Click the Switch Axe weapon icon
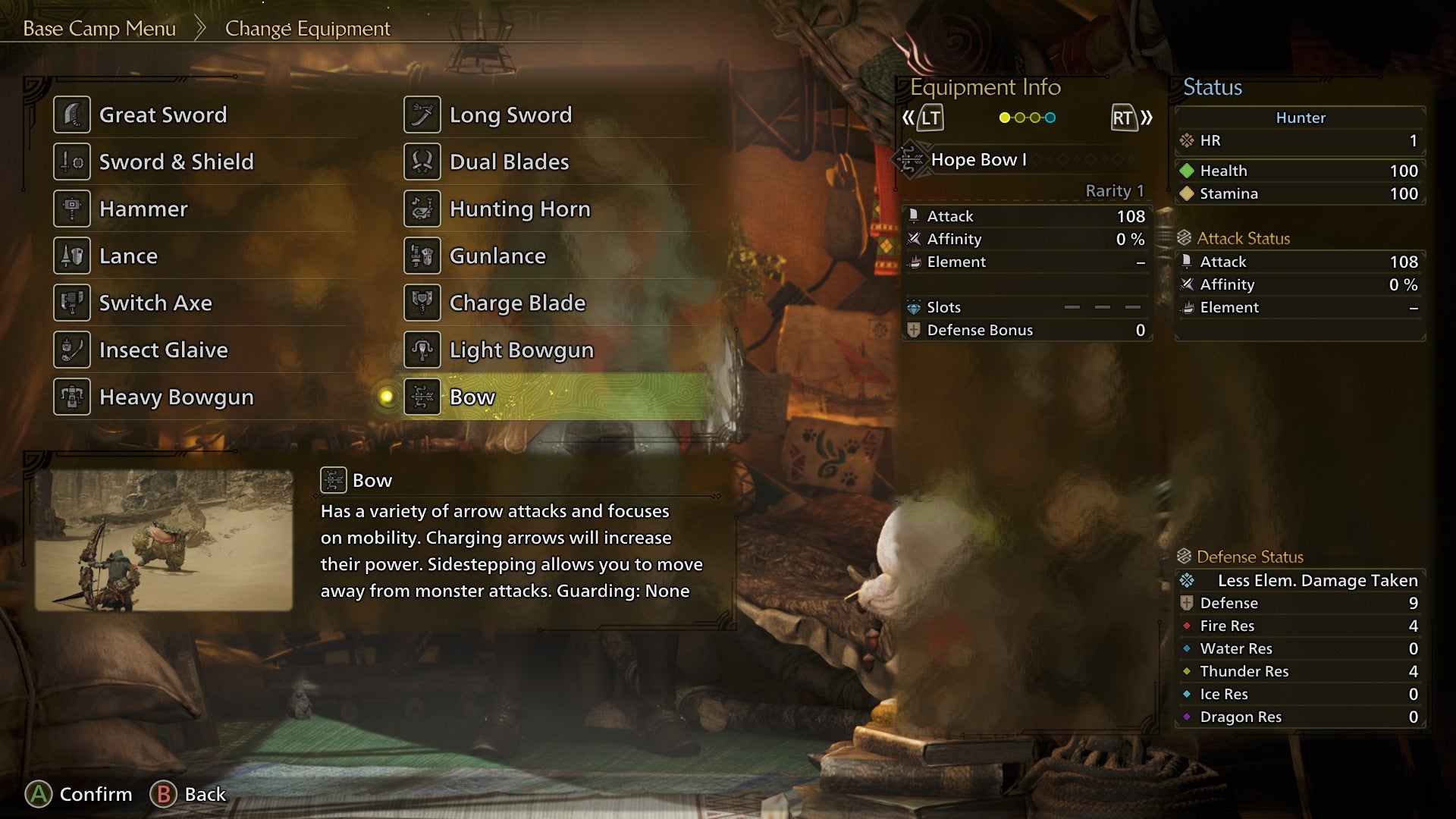The image size is (1456, 819). click(x=72, y=303)
